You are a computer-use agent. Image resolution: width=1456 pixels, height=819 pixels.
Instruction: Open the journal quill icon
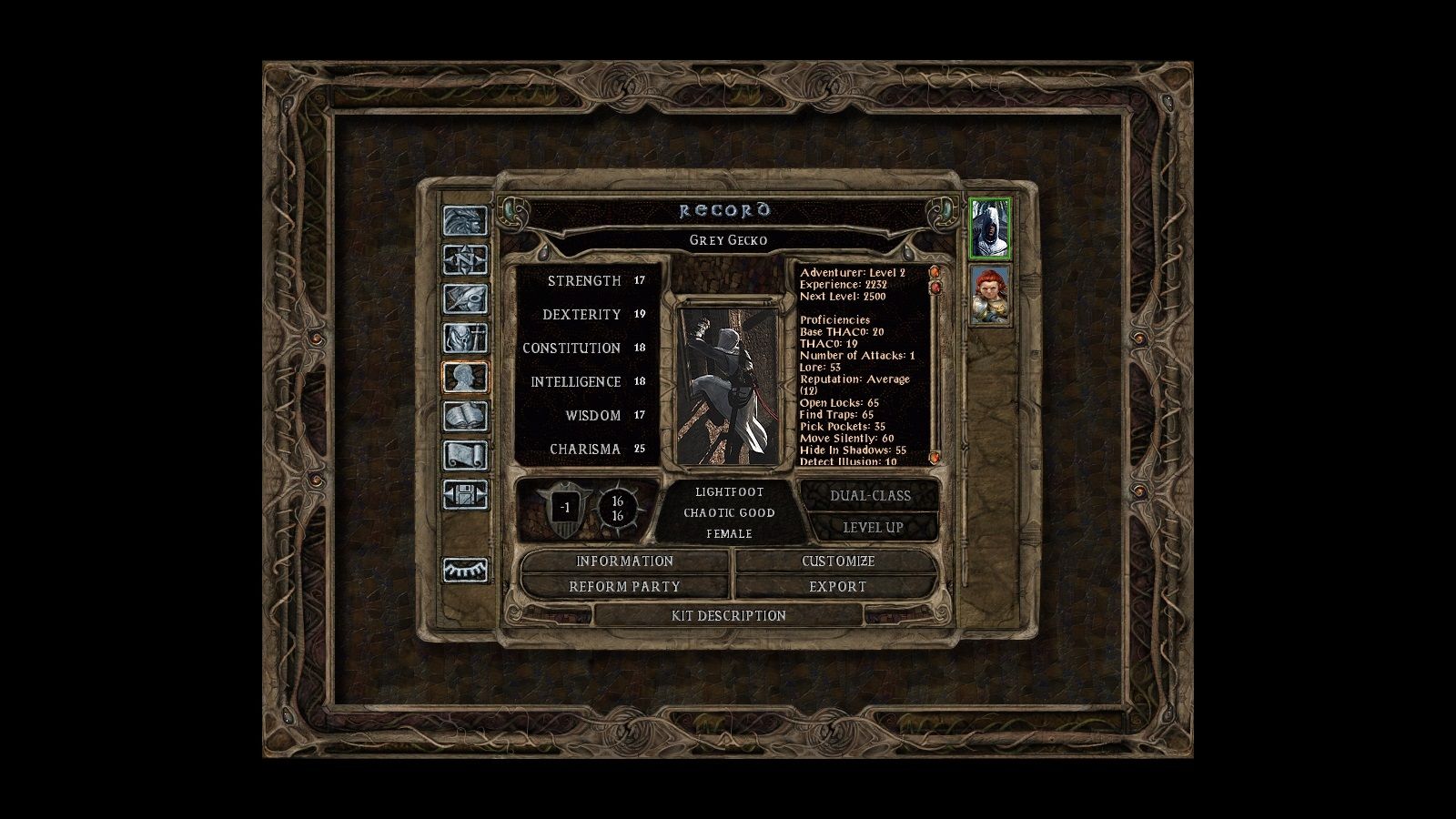[465, 299]
